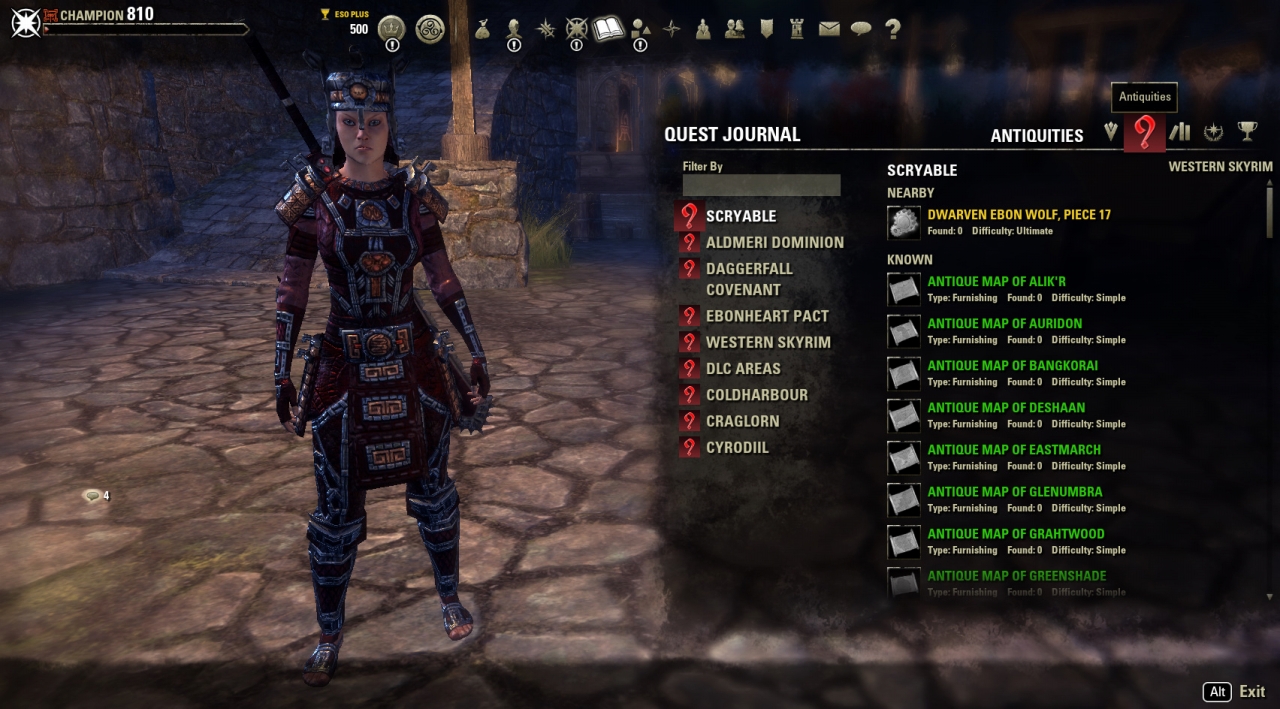Select the Scryable category
1280x709 pixels.
pos(740,216)
